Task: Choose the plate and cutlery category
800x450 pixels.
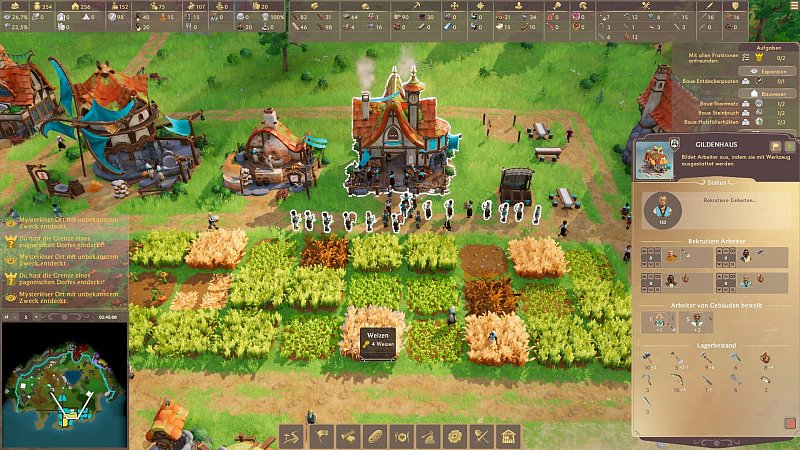Action: [402, 436]
